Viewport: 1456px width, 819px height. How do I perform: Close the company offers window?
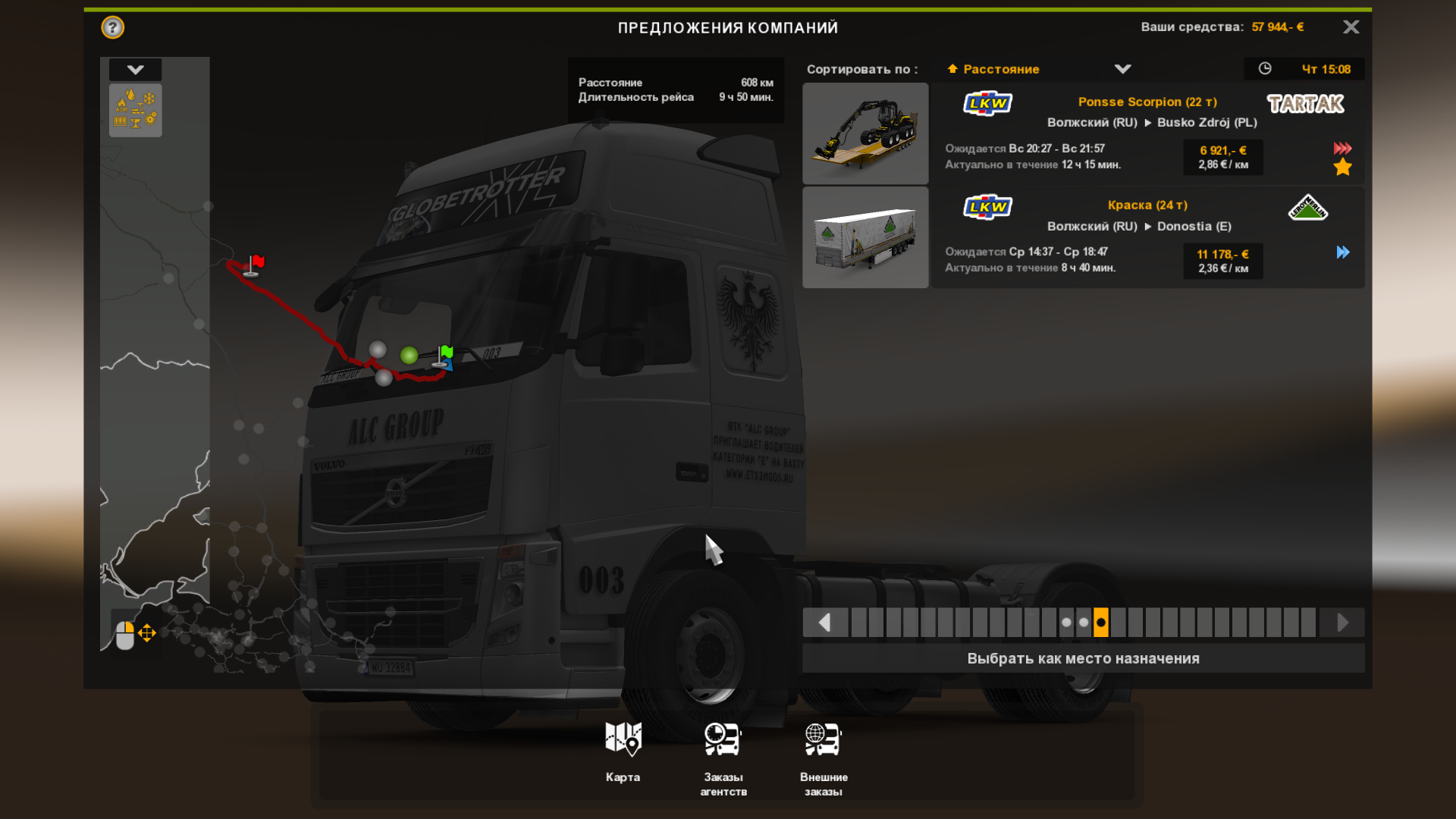click(1351, 27)
